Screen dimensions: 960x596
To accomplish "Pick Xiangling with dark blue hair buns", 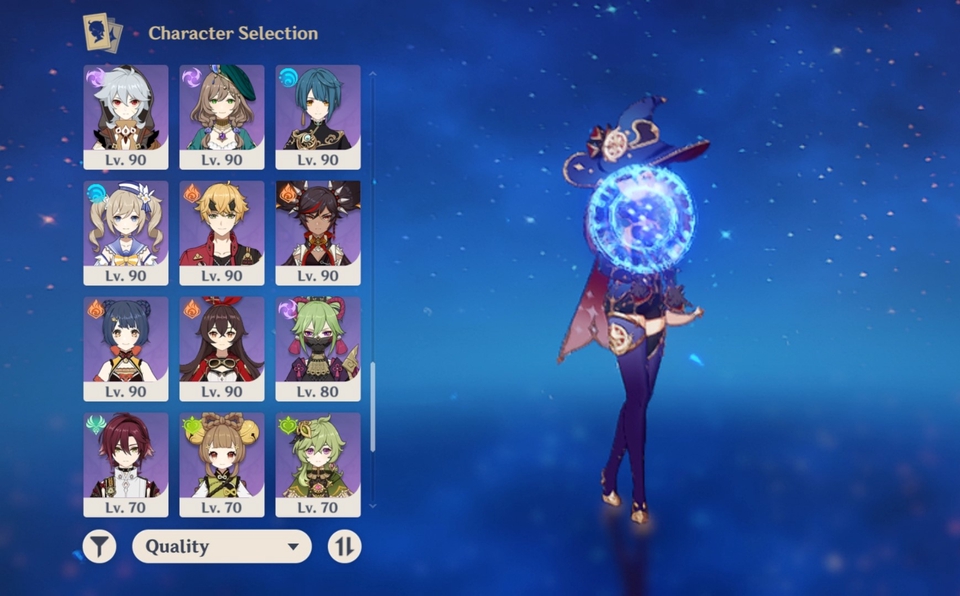I will (x=126, y=348).
